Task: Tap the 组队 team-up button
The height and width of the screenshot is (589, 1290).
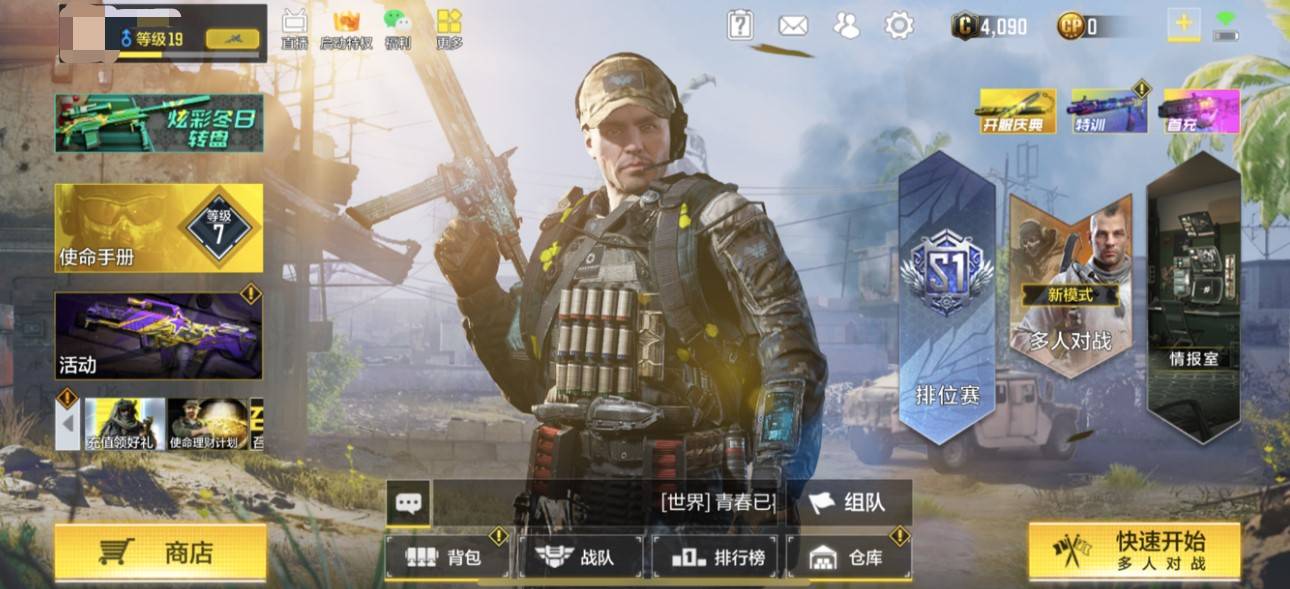Action: coord(848,502)
